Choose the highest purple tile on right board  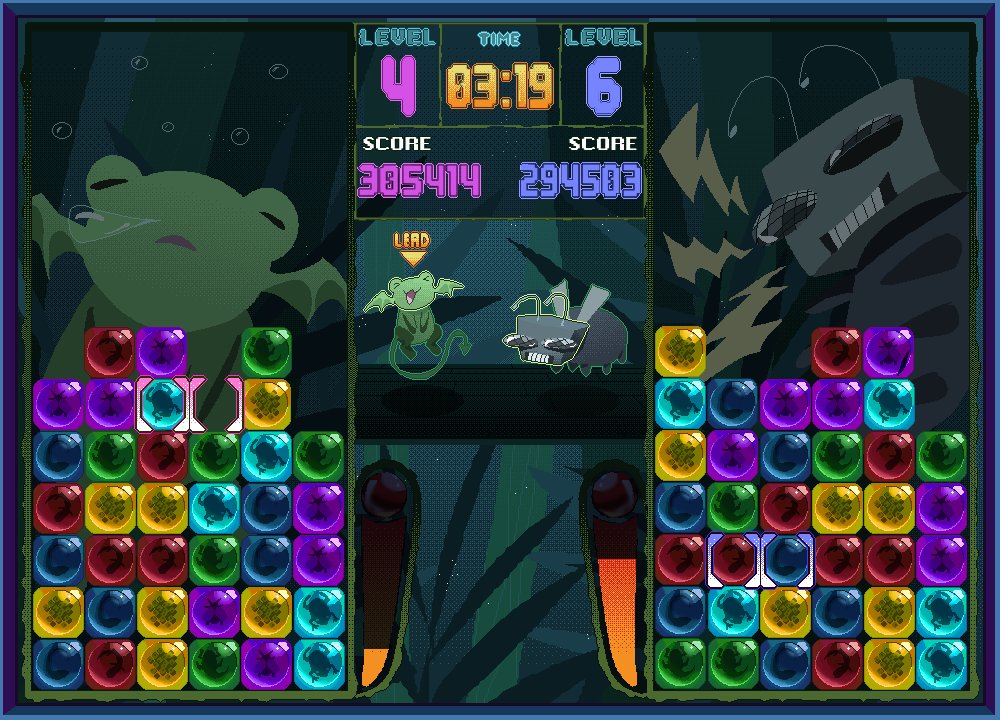[x=889, y=352]
